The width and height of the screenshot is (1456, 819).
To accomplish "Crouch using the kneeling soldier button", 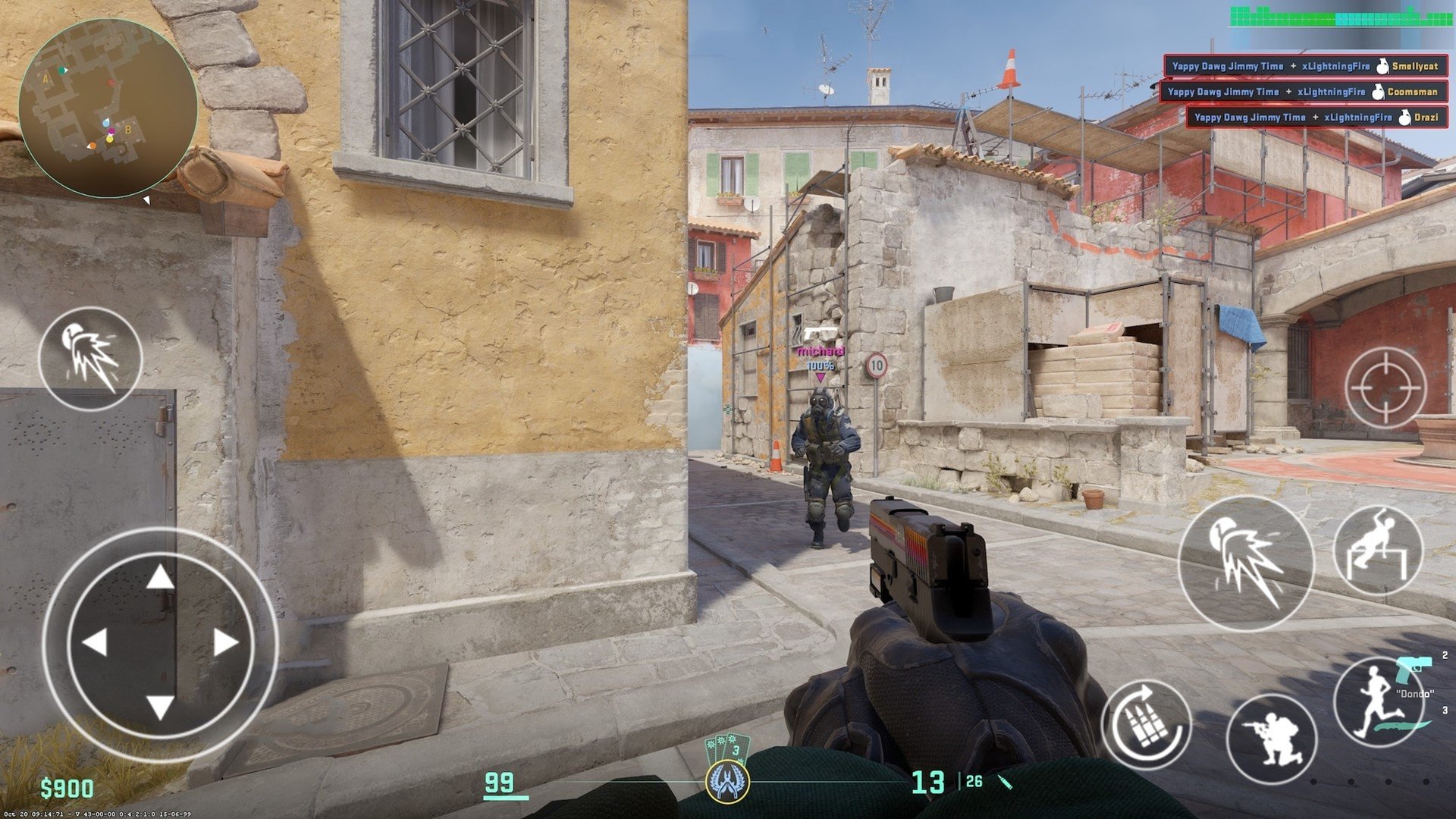I will pyautogui.click(x=1272, y=738).
